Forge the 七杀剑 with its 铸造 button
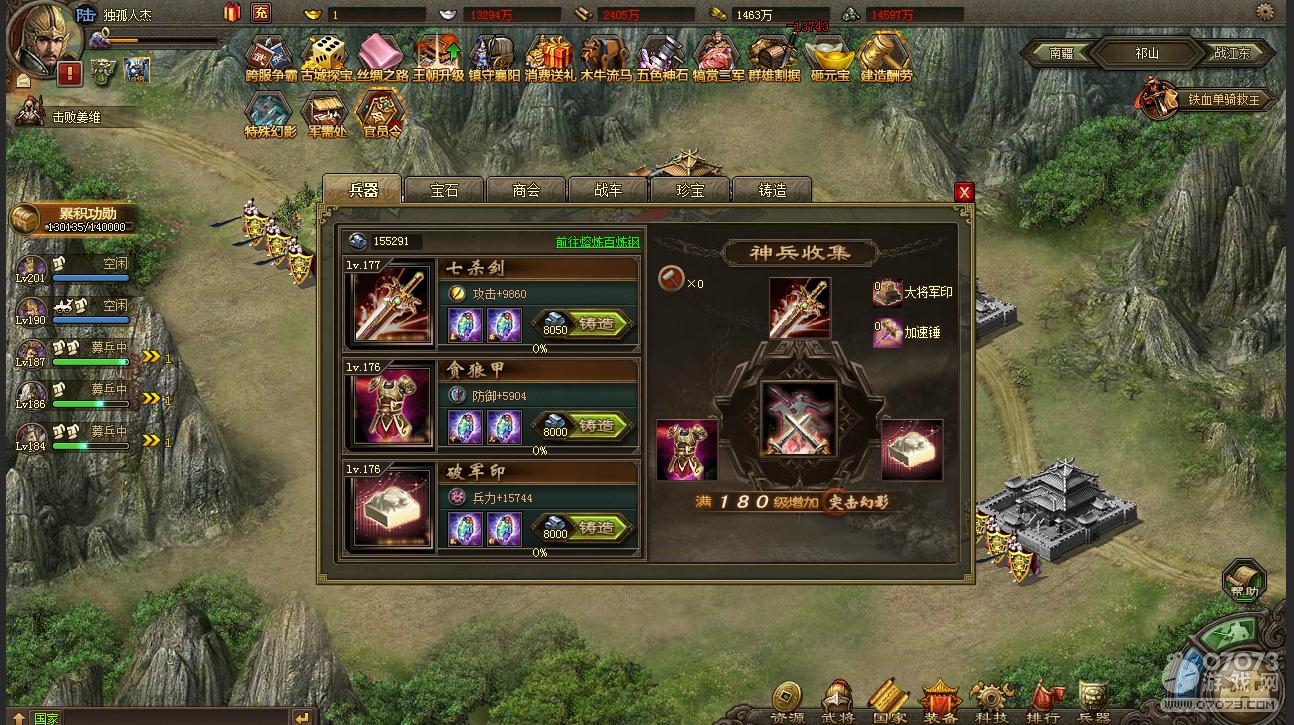Screen dimensions: 1294x725 pyautogui.click(x=597, y=324)
